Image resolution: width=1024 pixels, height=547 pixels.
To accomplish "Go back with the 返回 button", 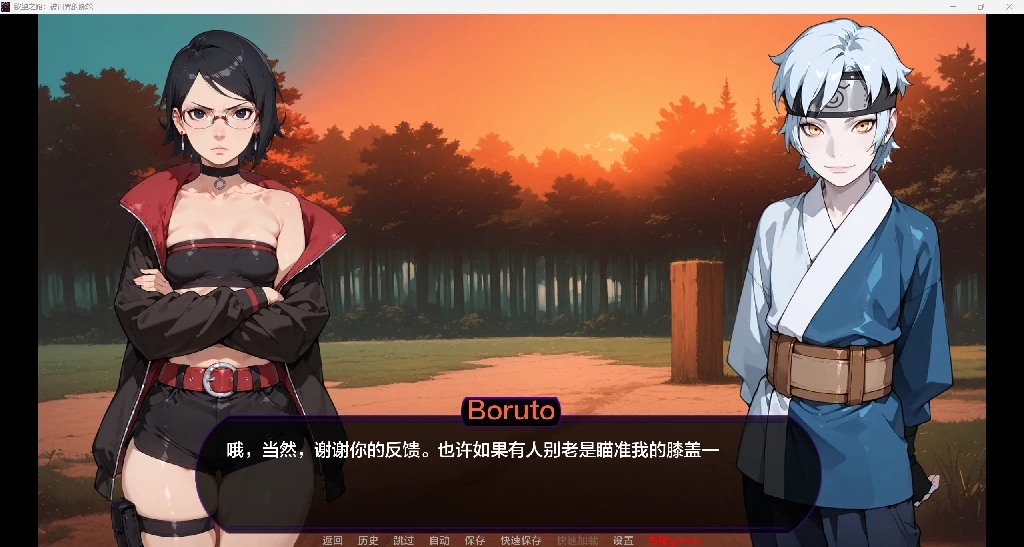I will [332, 541].
